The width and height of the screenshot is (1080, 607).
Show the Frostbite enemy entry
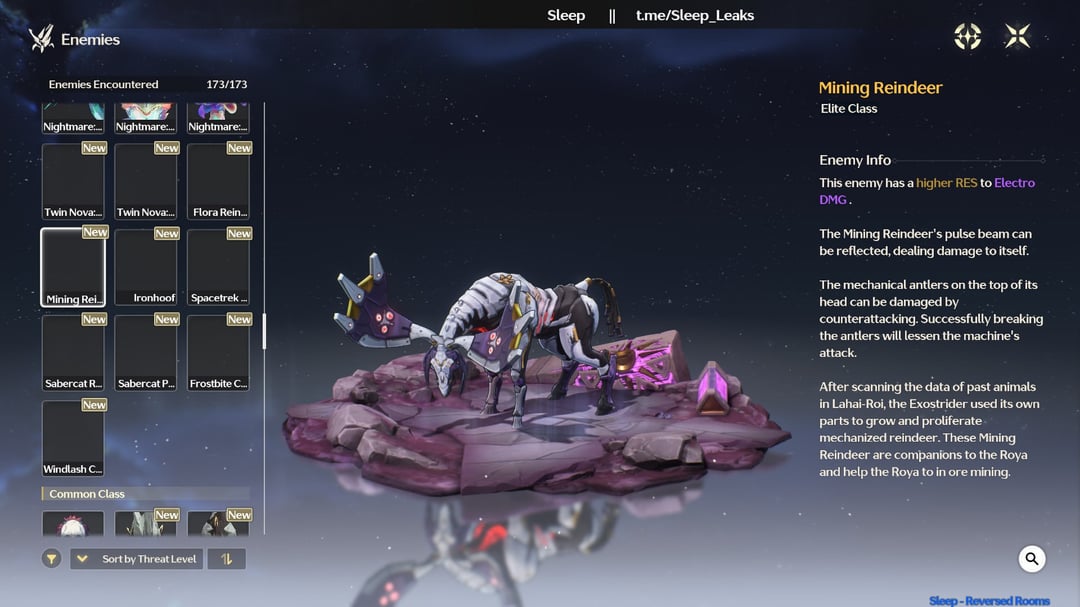point(218,353)
